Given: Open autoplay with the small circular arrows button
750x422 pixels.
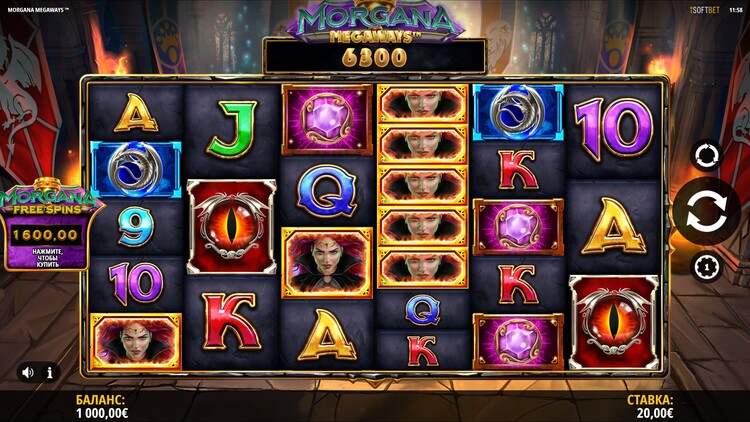Looking at the screenshot, I should pos(707,156).
